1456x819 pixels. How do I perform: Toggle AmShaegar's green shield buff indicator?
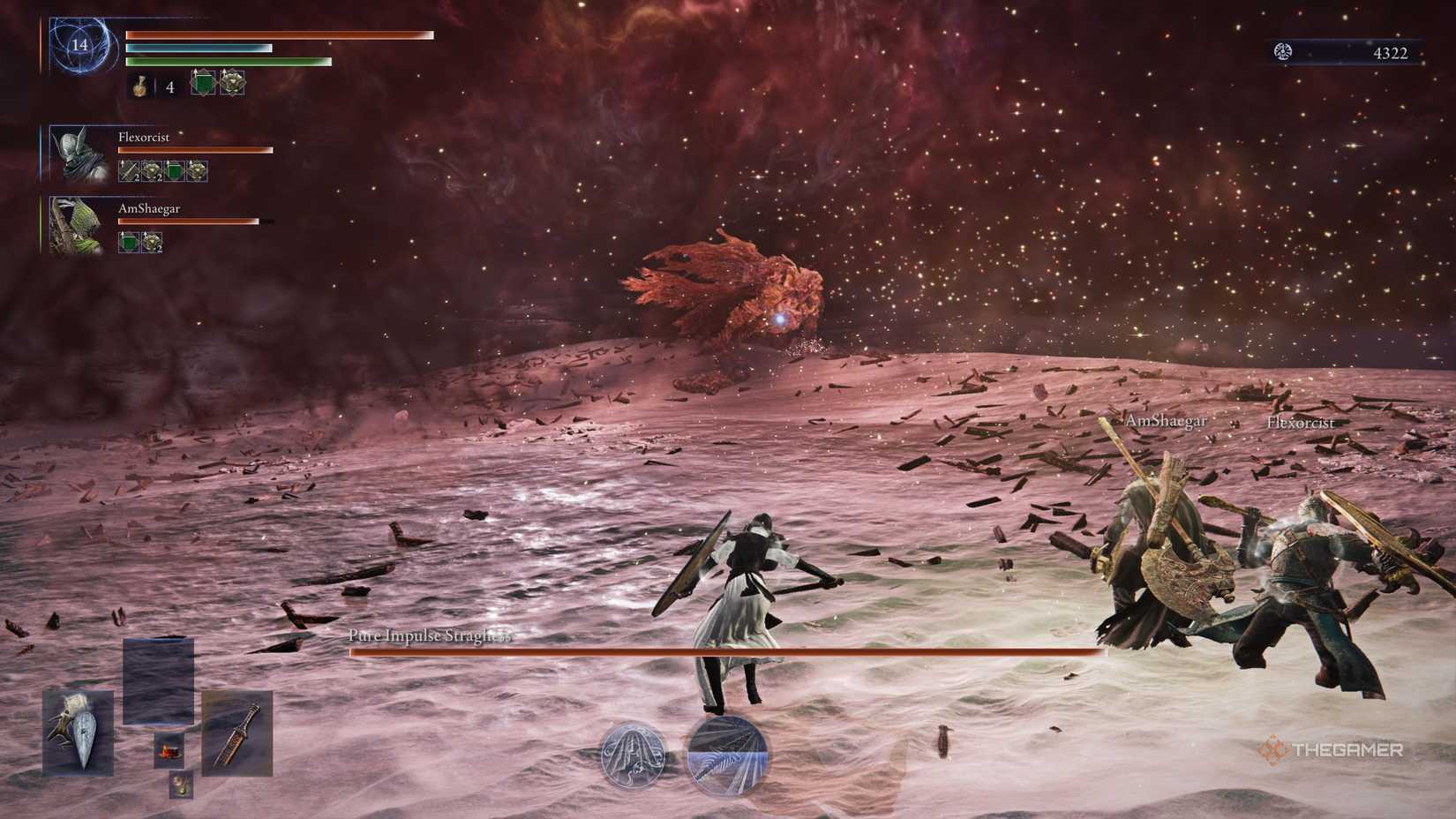tap(128, 242)
